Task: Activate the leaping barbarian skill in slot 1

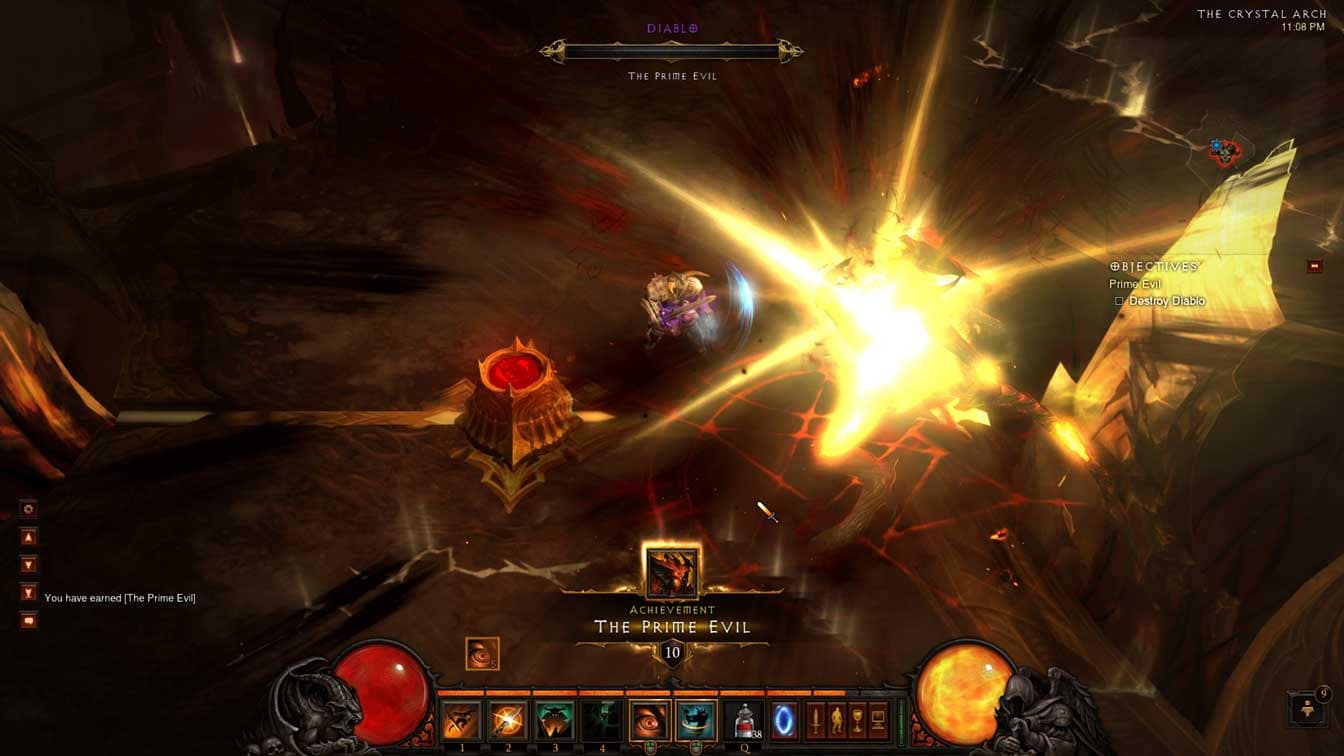Action: tap(462, 720)
